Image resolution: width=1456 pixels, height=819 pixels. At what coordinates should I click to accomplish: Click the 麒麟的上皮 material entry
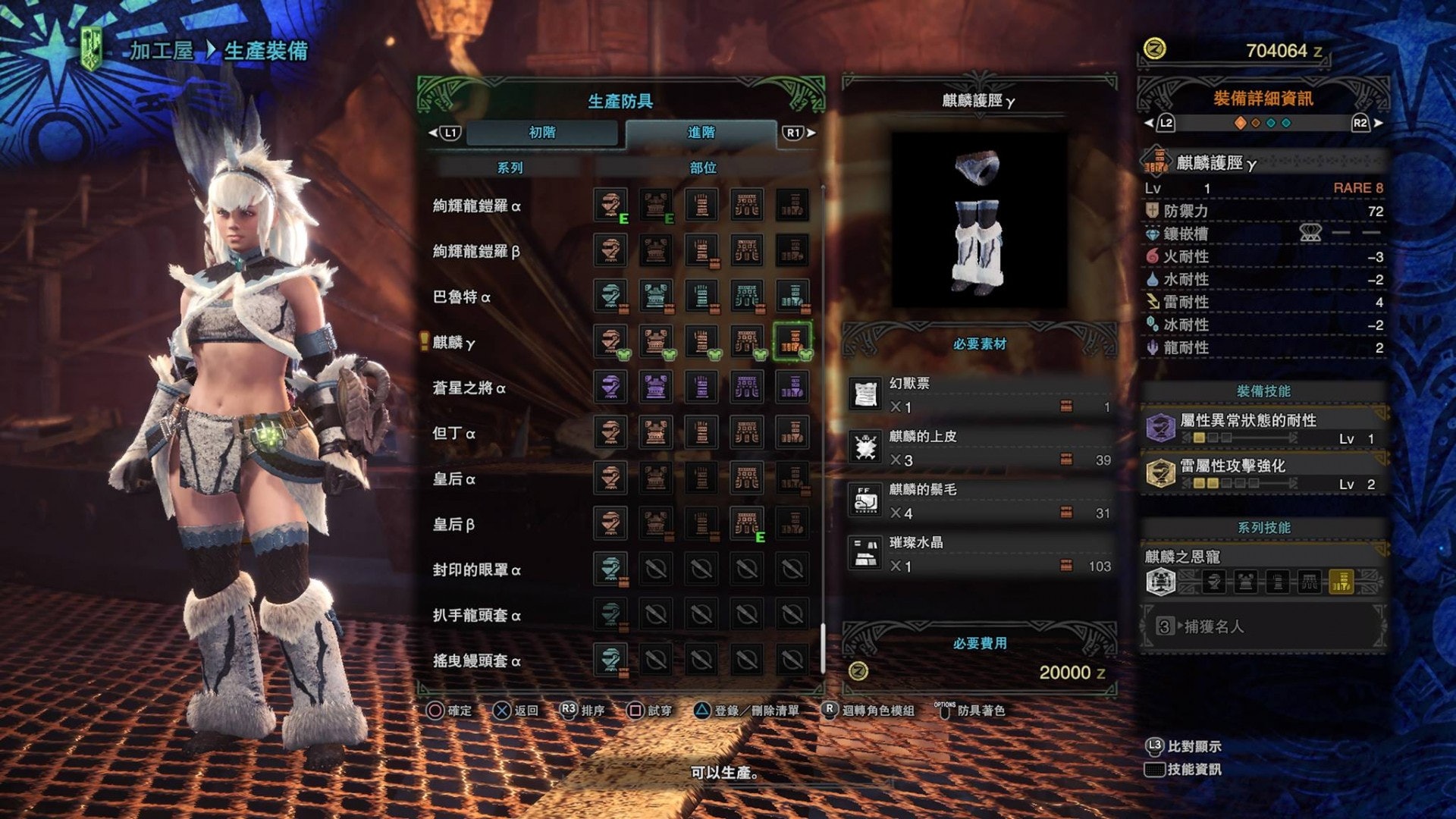(x=980, y=448)
